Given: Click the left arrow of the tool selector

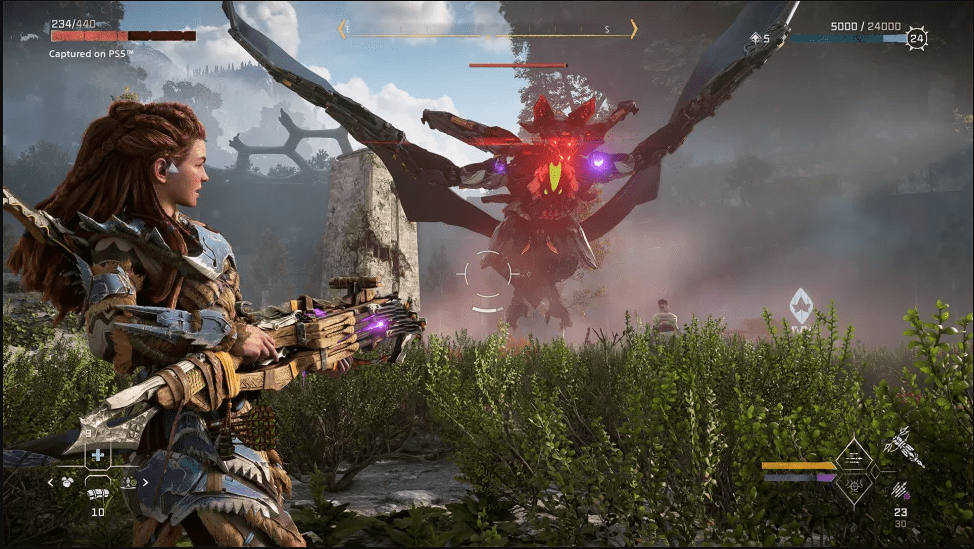Looking at the screenshot, I should point(50,482).
